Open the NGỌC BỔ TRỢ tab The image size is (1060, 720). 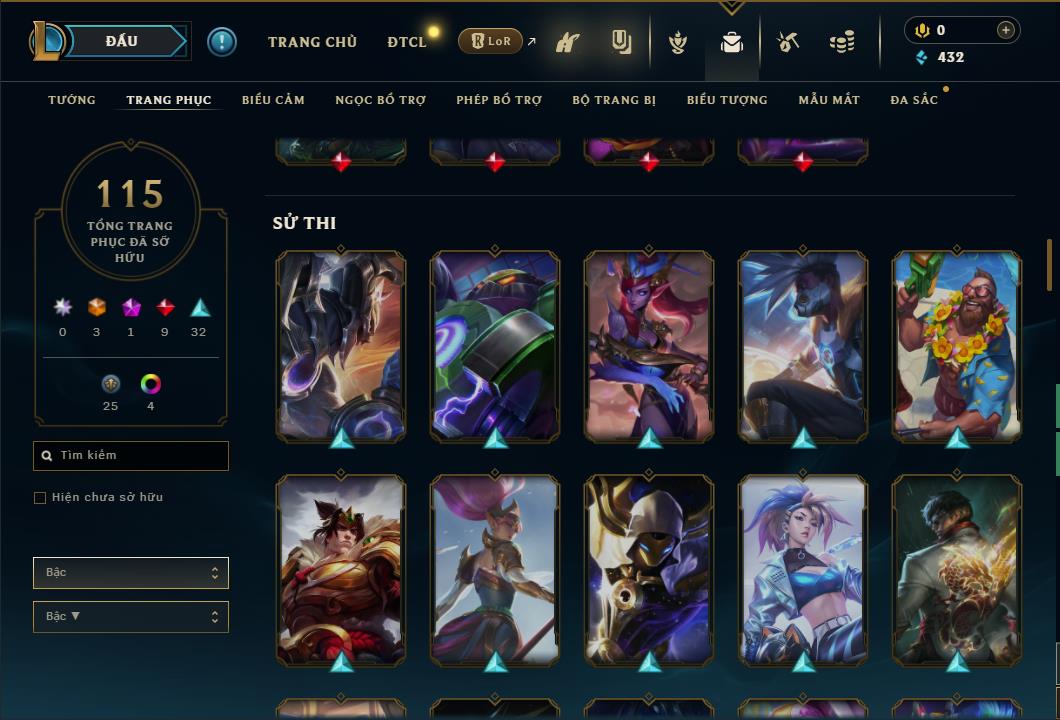click(x=380, y=100)
